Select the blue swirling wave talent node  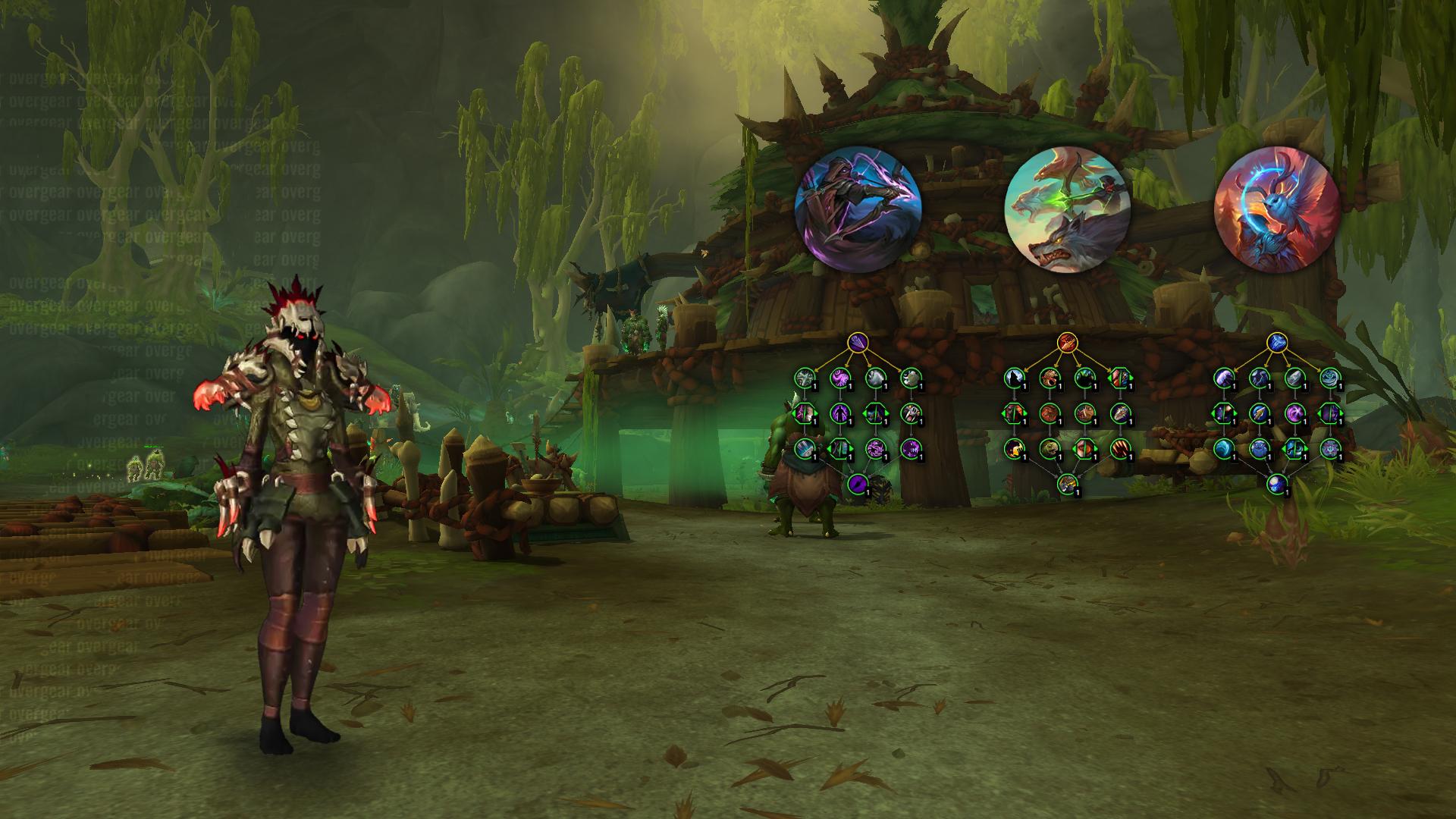click(1224, 448)
